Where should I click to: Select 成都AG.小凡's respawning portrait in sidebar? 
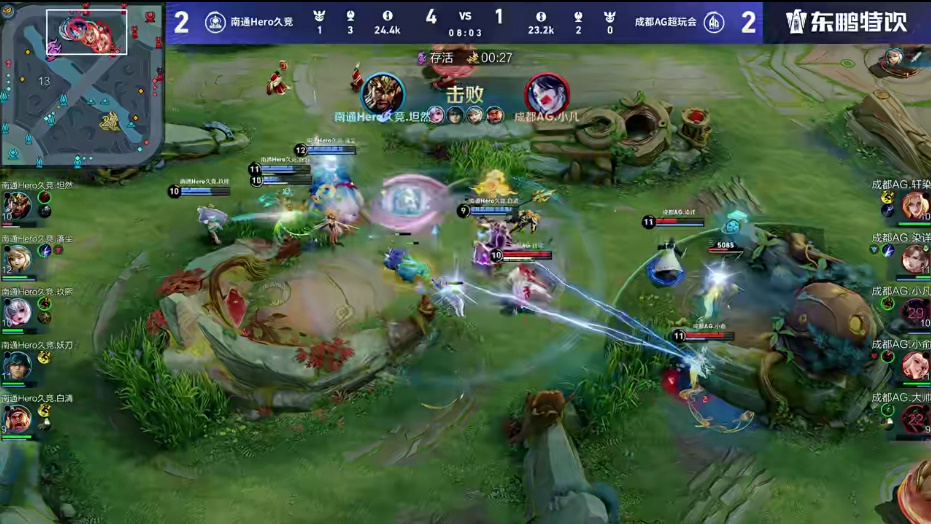click(x=915, y=312)
